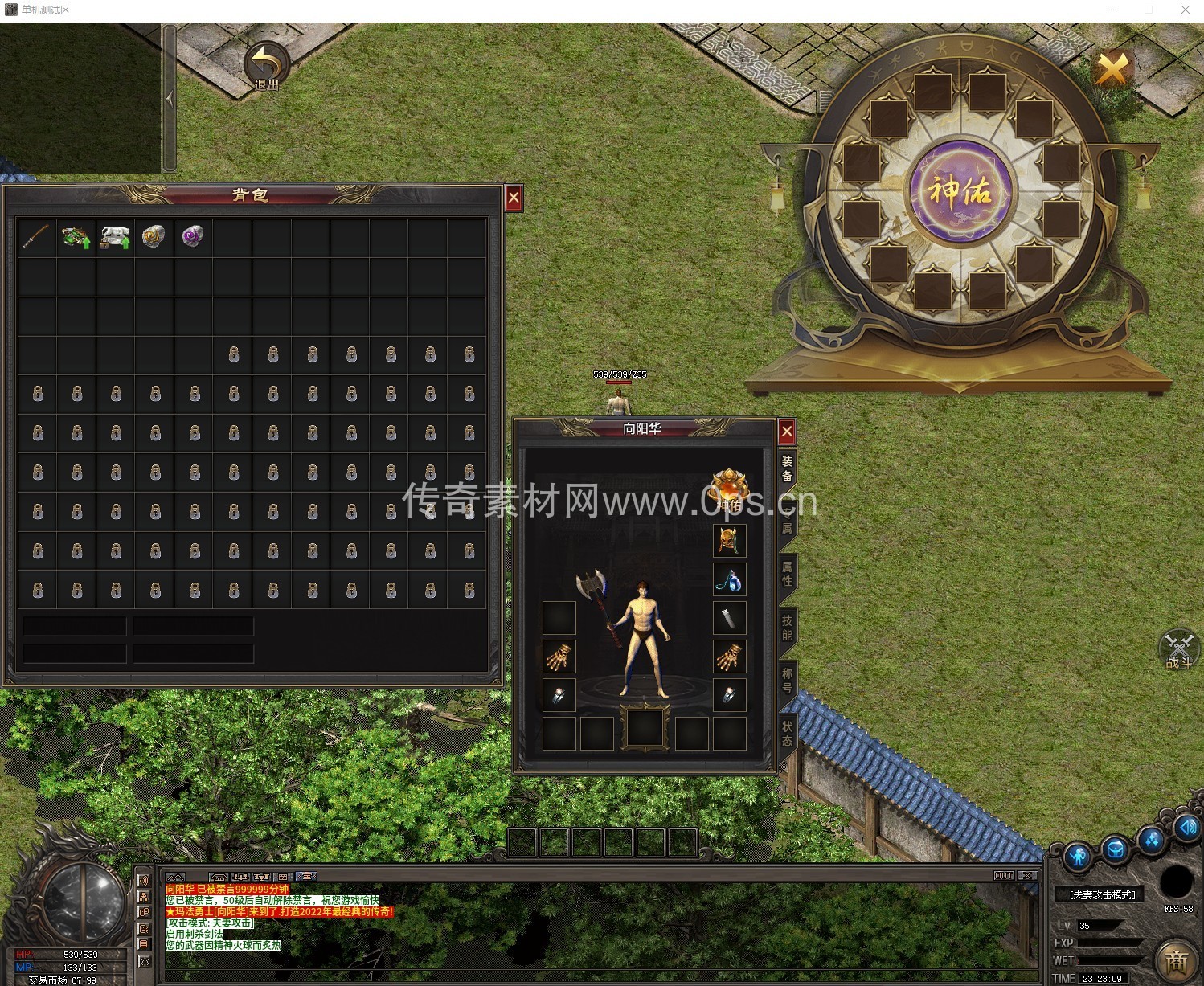Select the purple orb scroll in backpack
Image resolution: width=1204 pixels, height=986 pixels.
coord(192,236)
